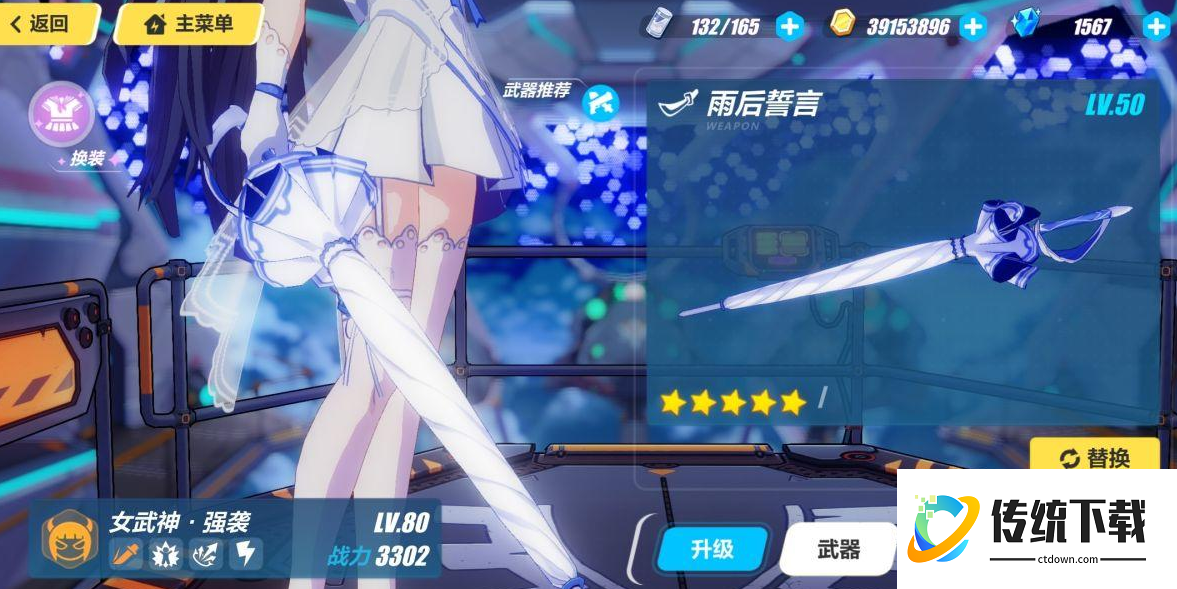Image resolution: width=1177 pixels, height=589 pixels.
Task: Buy crystals with the plus button
Action: point(1157,26)
